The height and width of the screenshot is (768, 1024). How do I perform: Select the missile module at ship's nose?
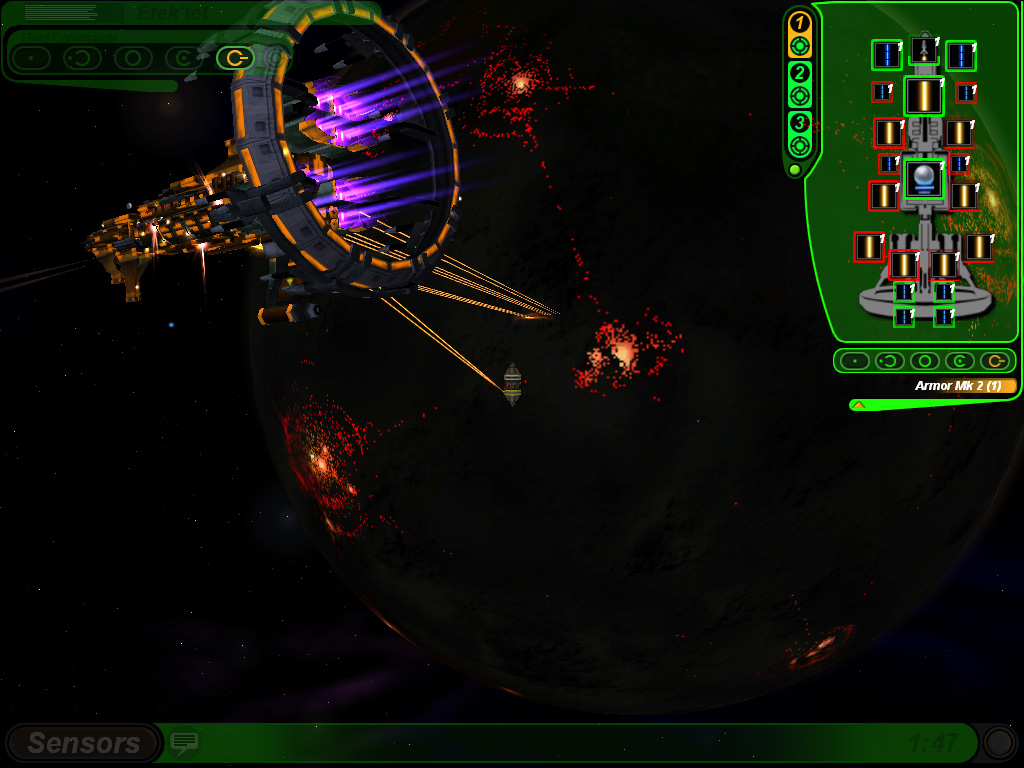(x=924, y=49)
